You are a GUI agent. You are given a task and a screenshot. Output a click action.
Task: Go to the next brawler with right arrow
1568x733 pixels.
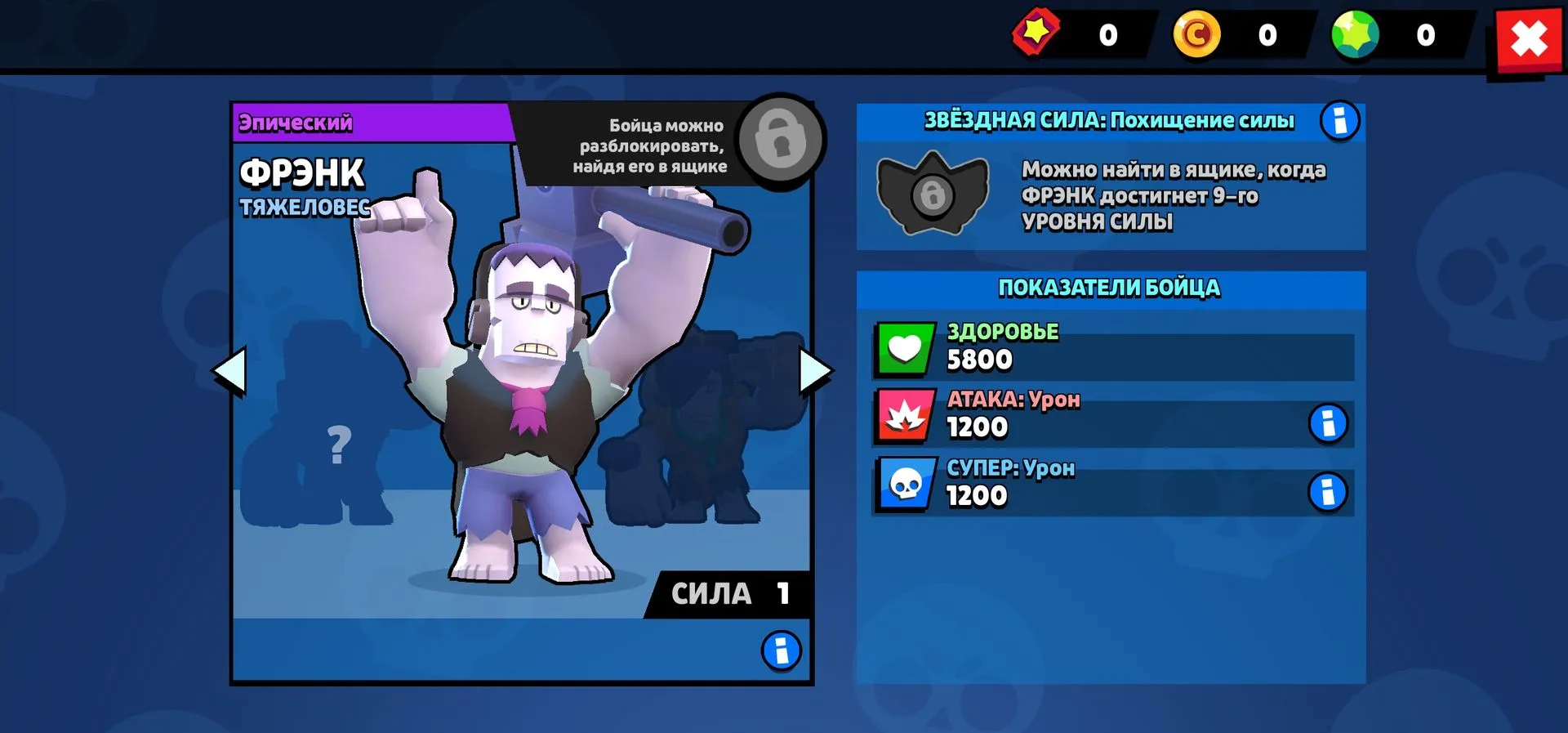click(814, 371)
